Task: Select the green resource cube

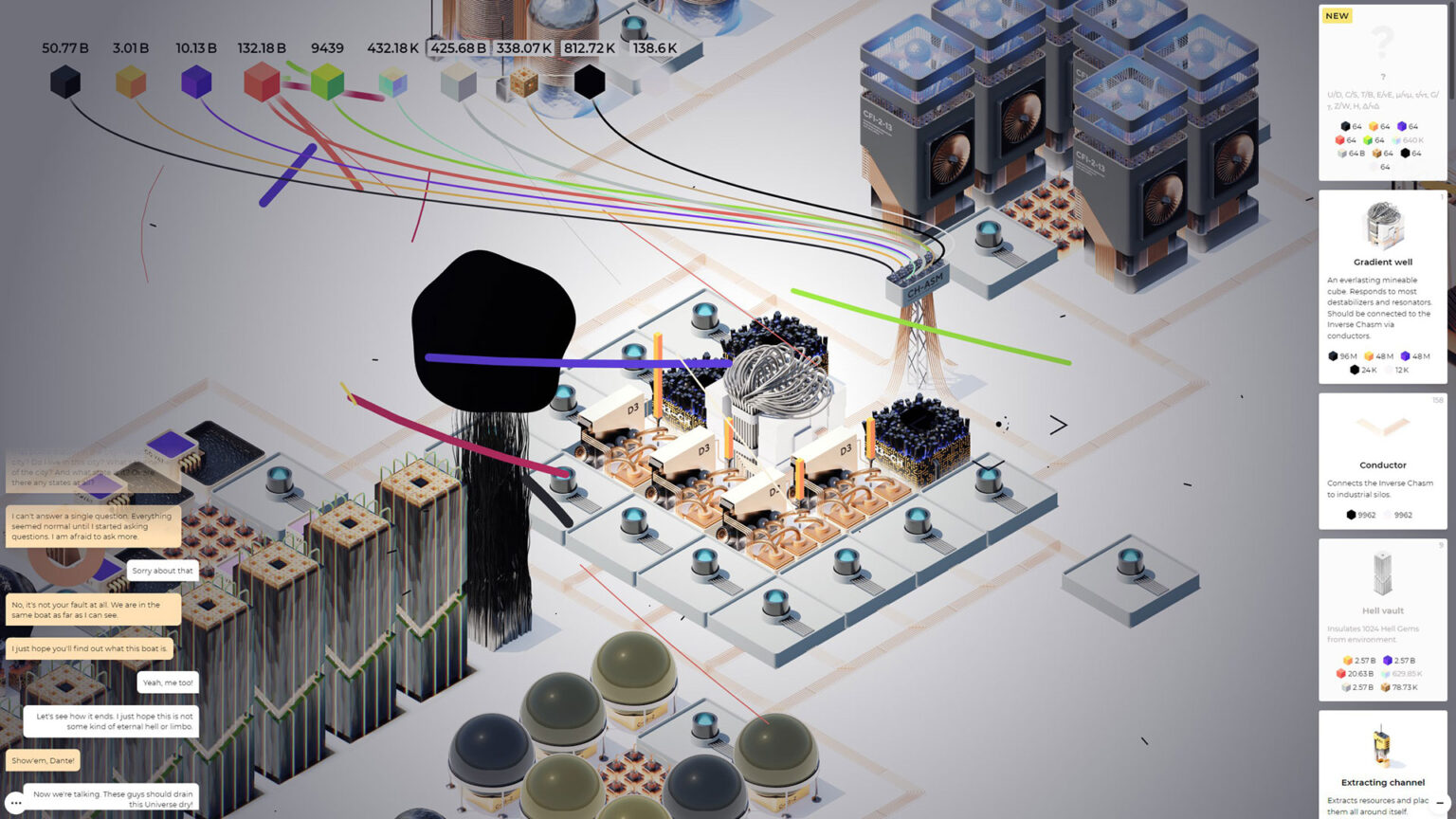Action: (x=327, y=82)
